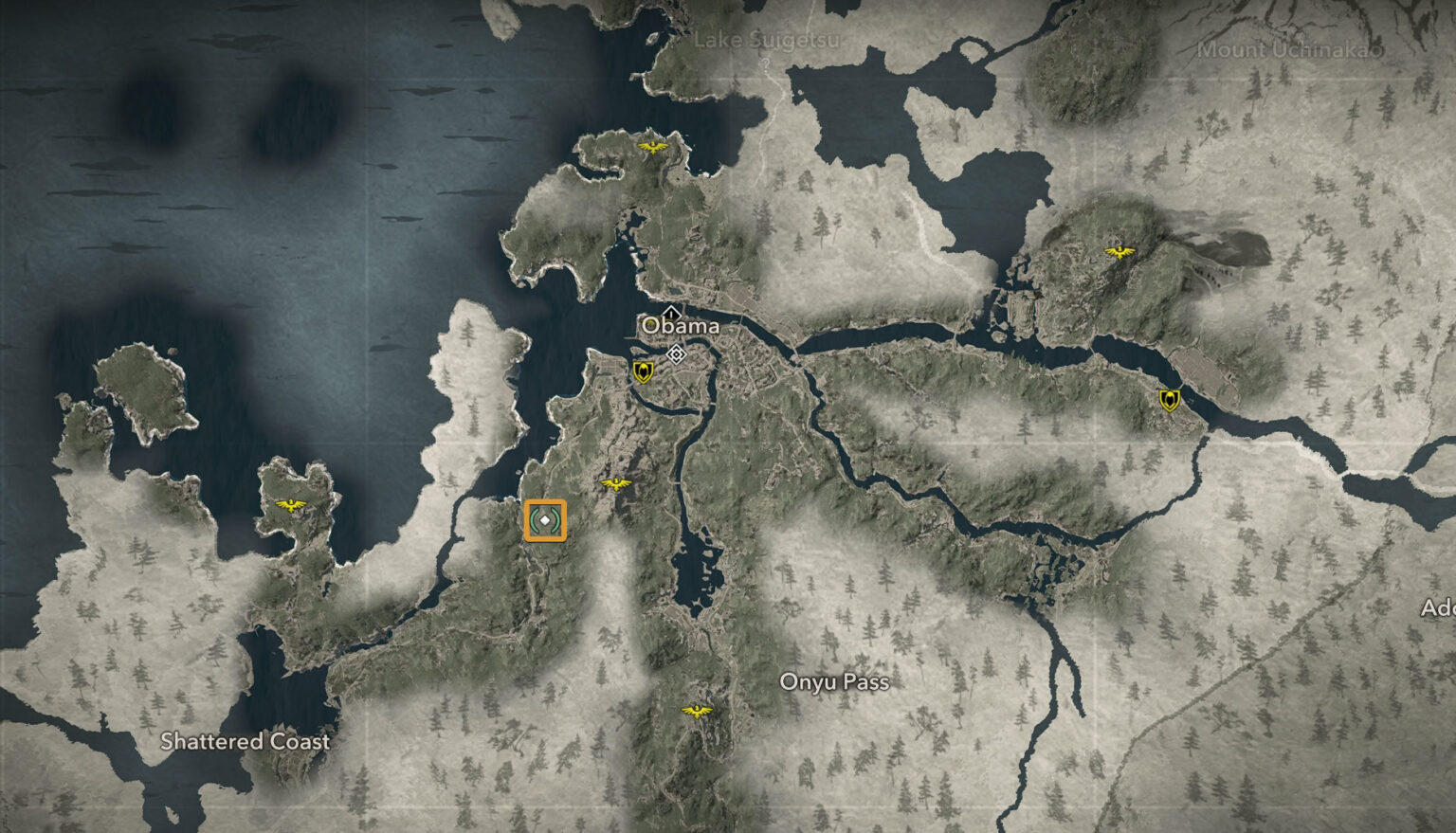Select the Shattered Coast region name
The image size is (1456, 833).
tap(246, 742)
